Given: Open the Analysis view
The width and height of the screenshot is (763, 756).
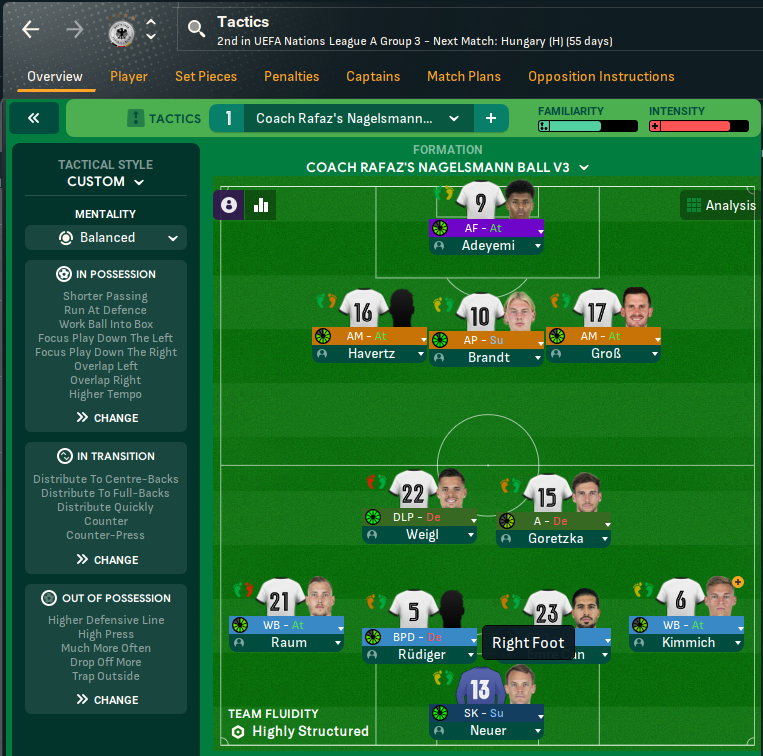Looking at the screenshot, I should pyautogui.click(x=720, y=205).
